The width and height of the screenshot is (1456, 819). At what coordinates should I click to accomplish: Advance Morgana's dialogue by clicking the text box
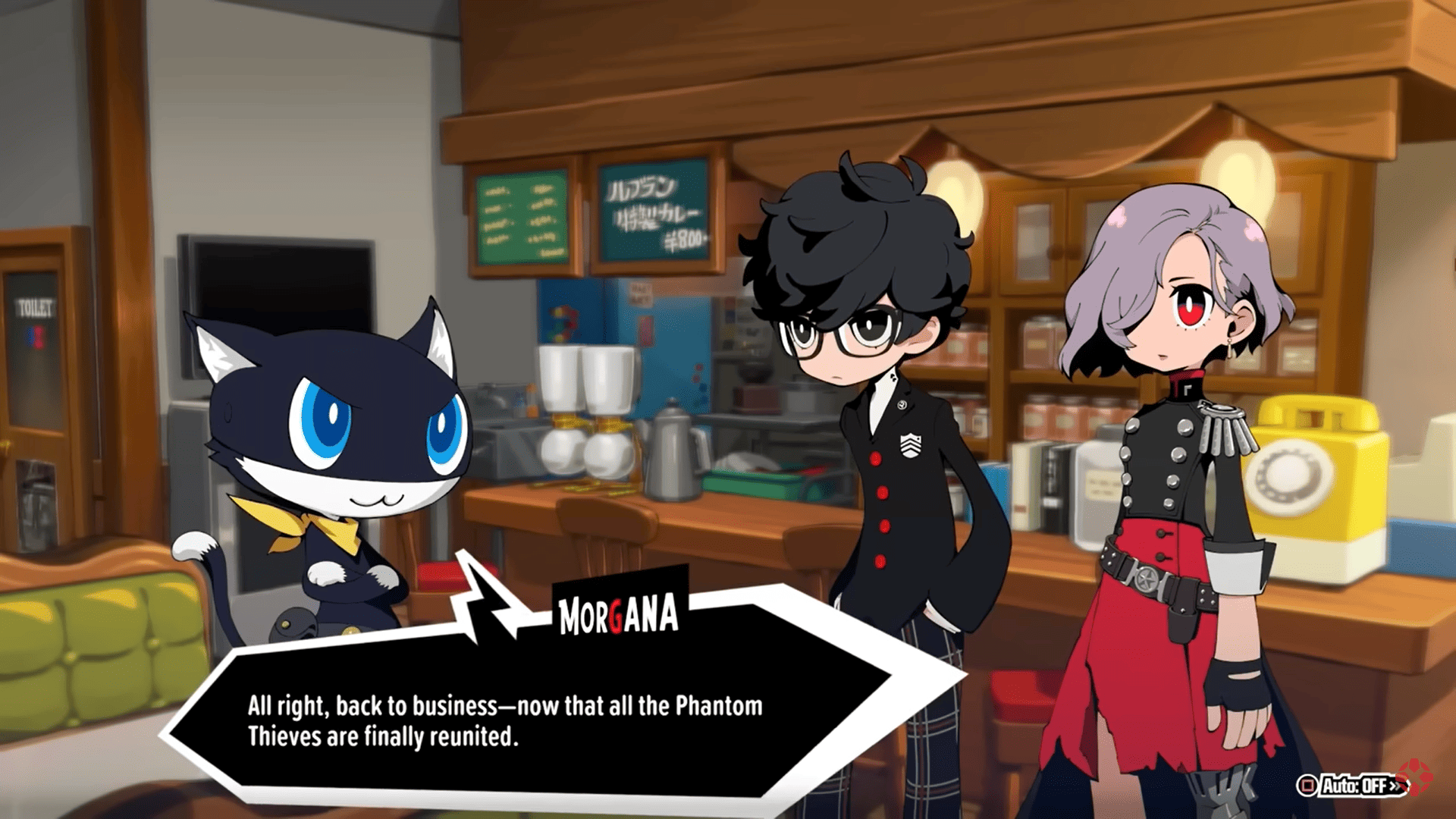(x=504, y=720)
